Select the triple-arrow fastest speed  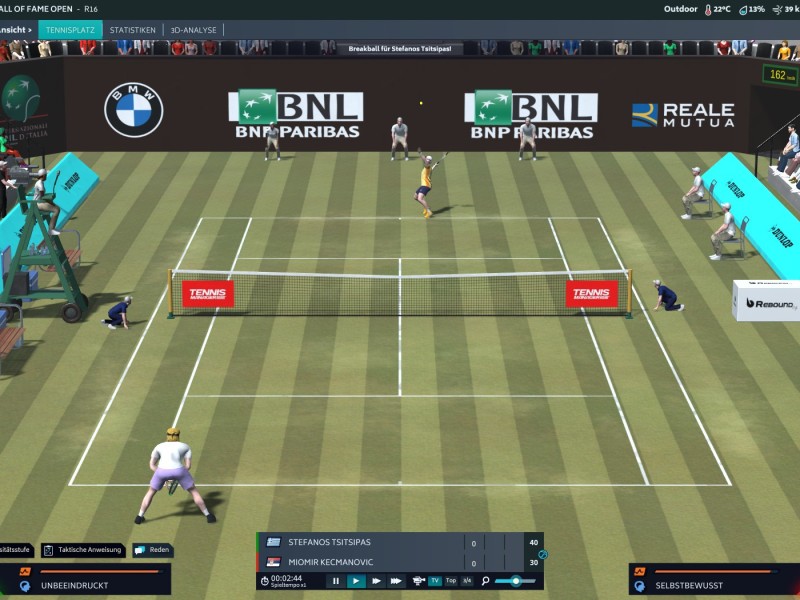[x=396, y=580]
